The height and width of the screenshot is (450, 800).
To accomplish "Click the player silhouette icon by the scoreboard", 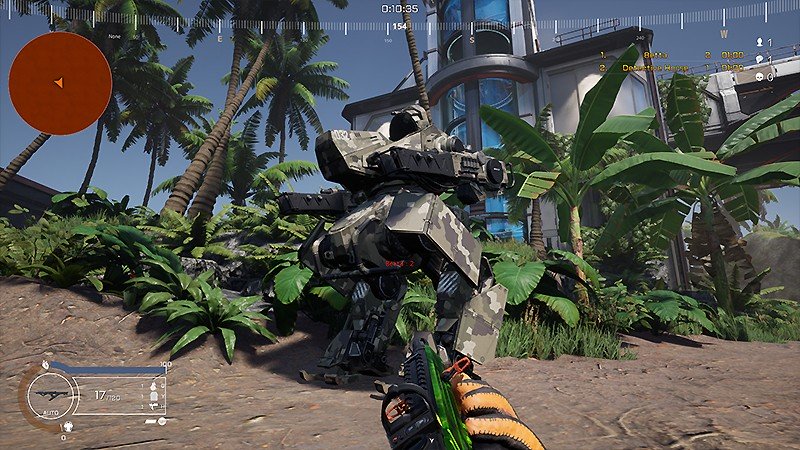I will click(x=759, y=42).
